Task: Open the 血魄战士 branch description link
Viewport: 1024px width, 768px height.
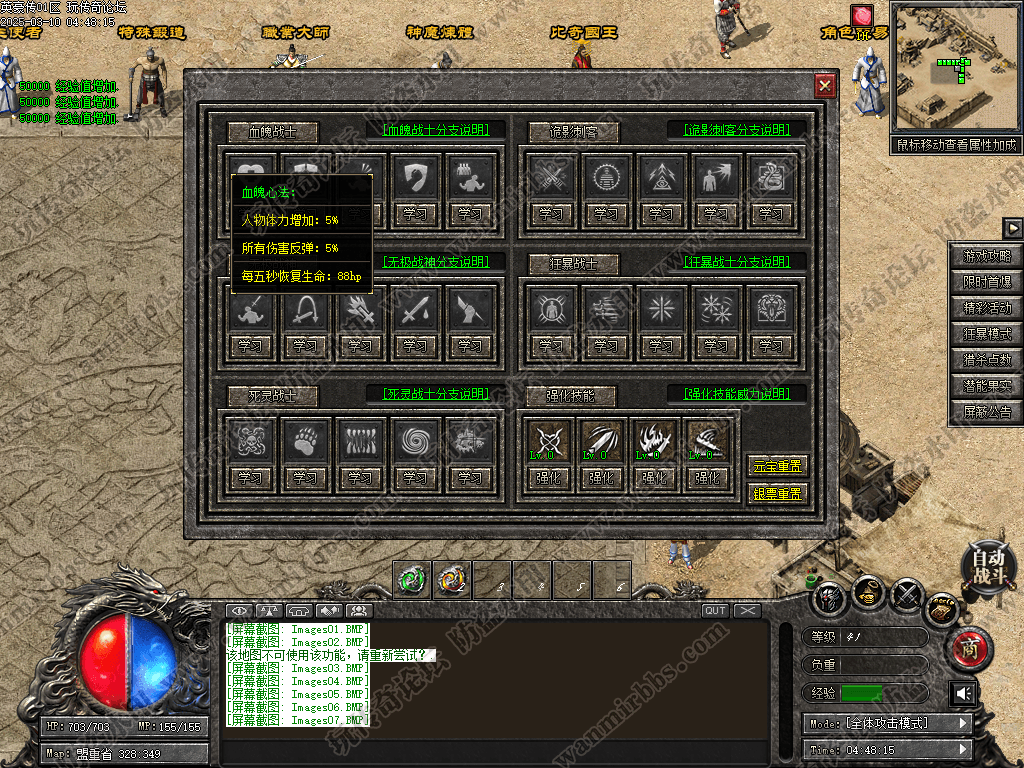Action: click(x=435, y=130)
